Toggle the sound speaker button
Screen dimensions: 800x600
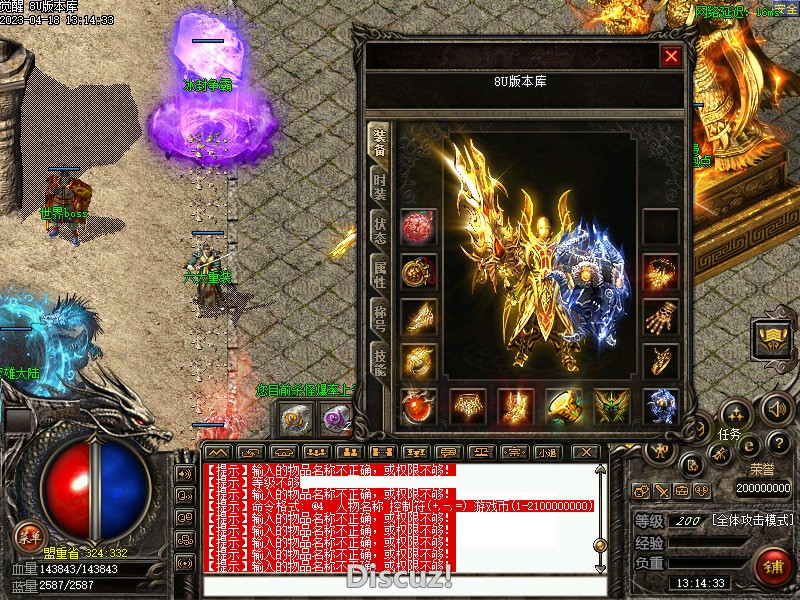[777, 408]
